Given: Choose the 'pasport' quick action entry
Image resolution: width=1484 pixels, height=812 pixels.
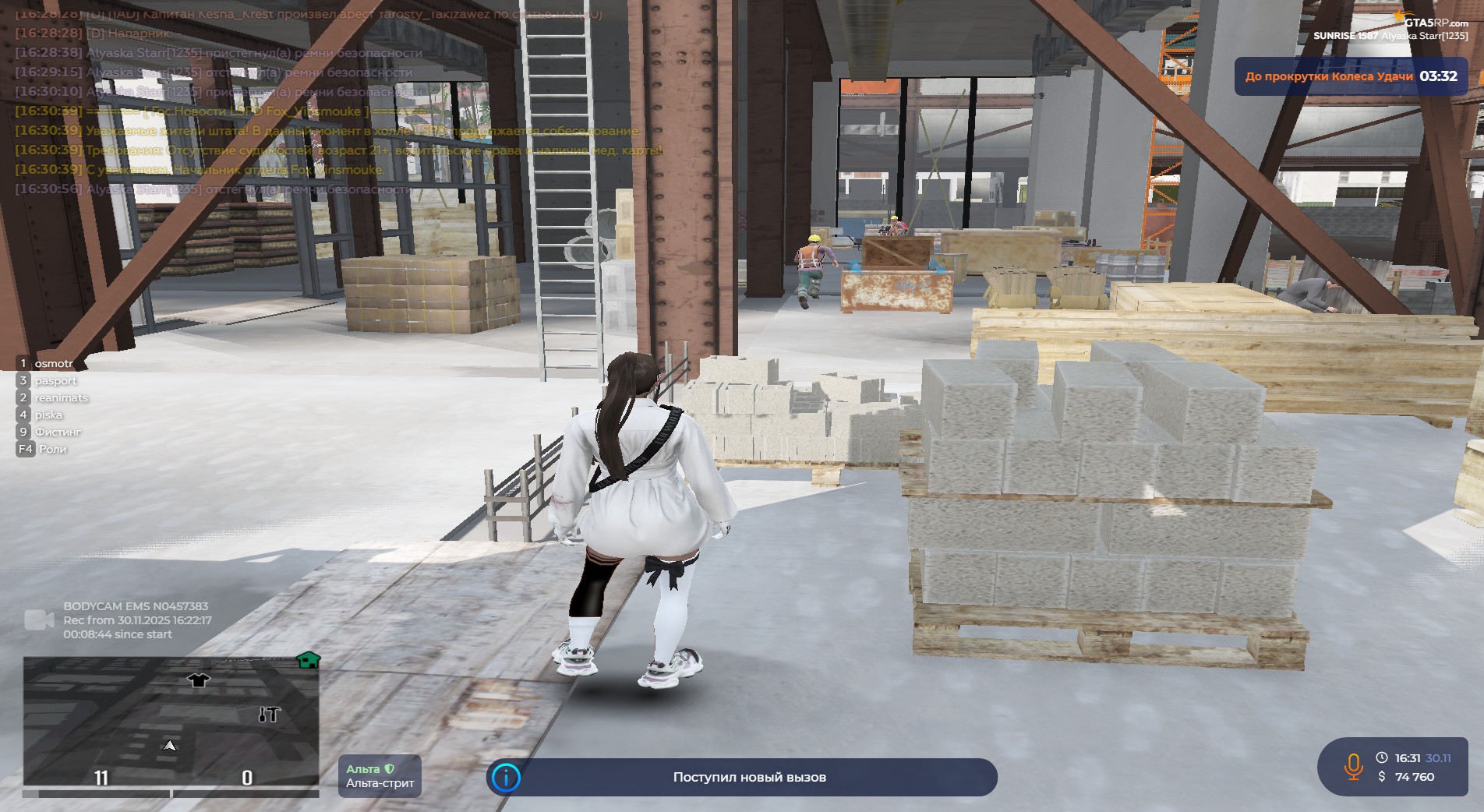Looking at the screenshot, I should pyautogui.click(x=55, y=381).
